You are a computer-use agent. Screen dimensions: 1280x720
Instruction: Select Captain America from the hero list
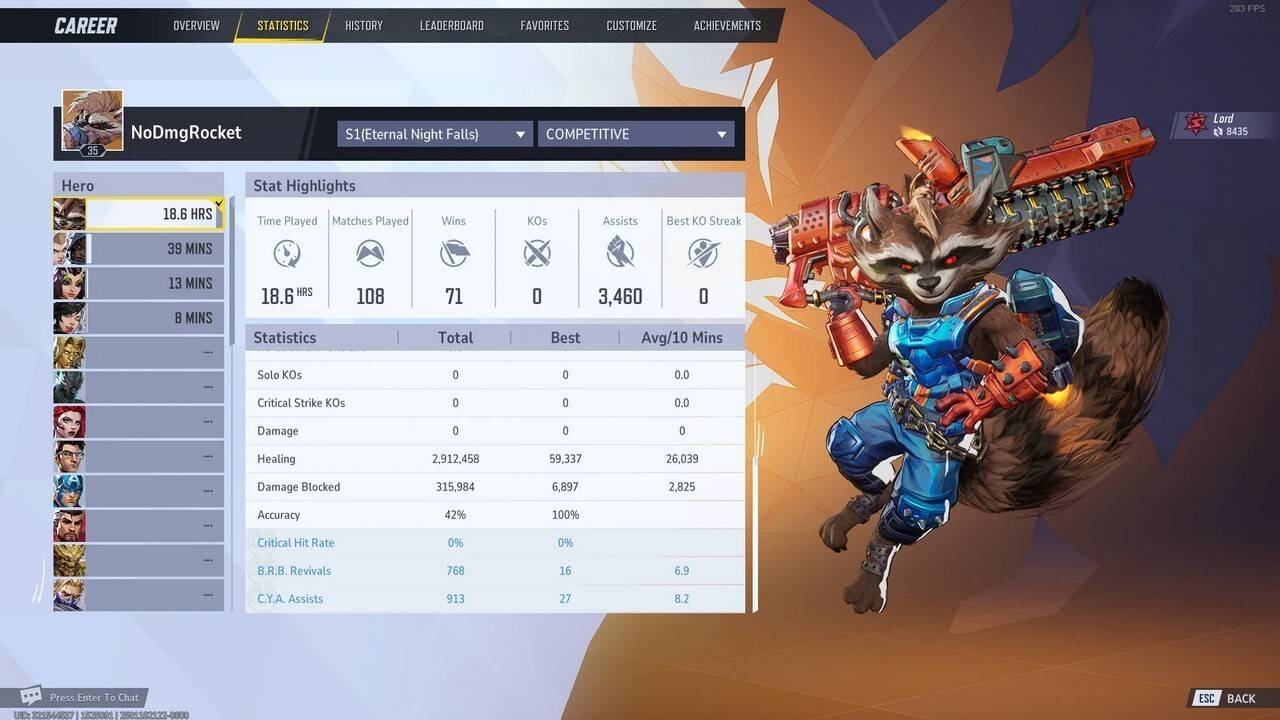click(x=69, y=490)
